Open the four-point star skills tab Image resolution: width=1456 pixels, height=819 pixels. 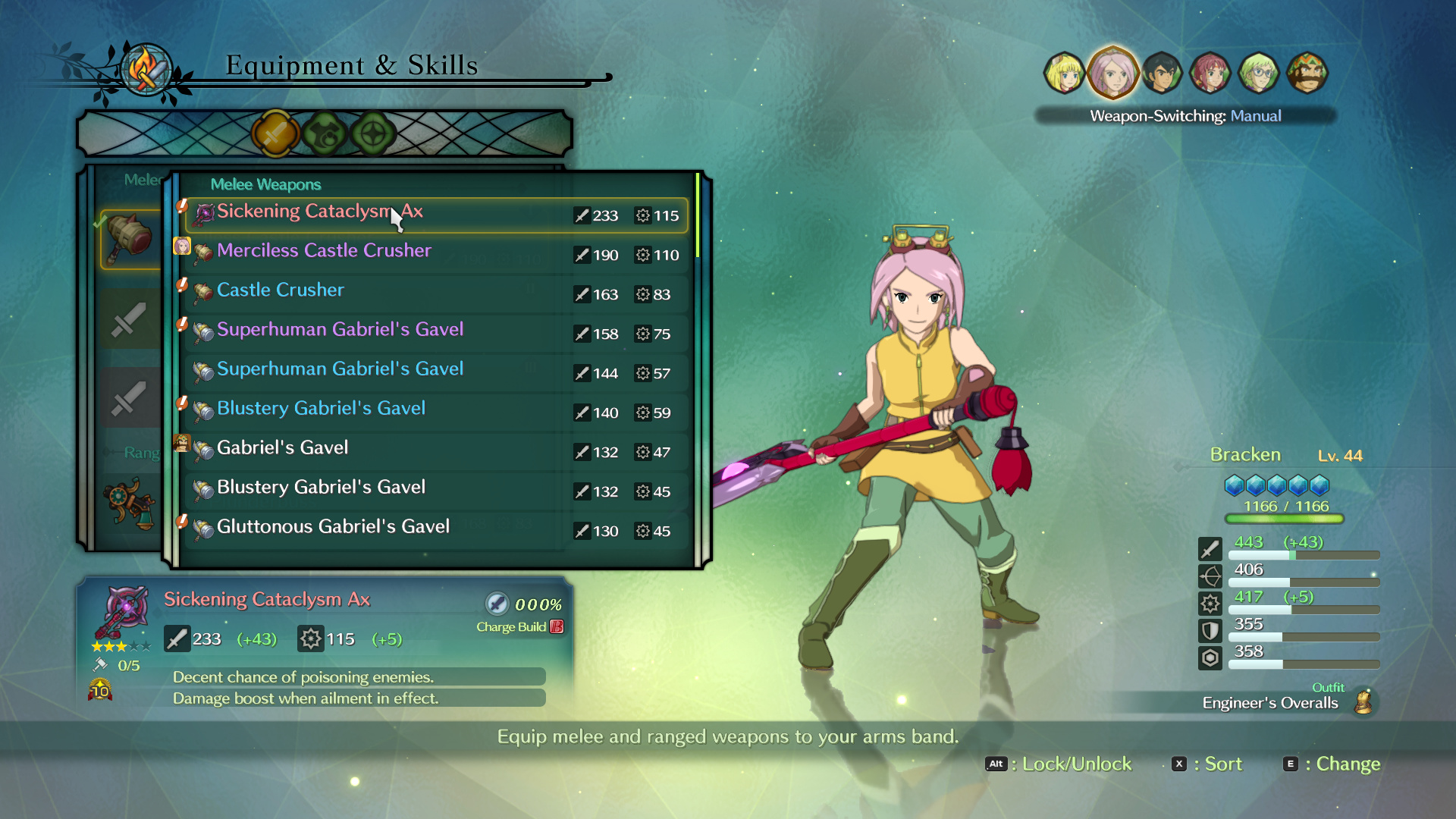pyautogui.click(x=373, y=134)
